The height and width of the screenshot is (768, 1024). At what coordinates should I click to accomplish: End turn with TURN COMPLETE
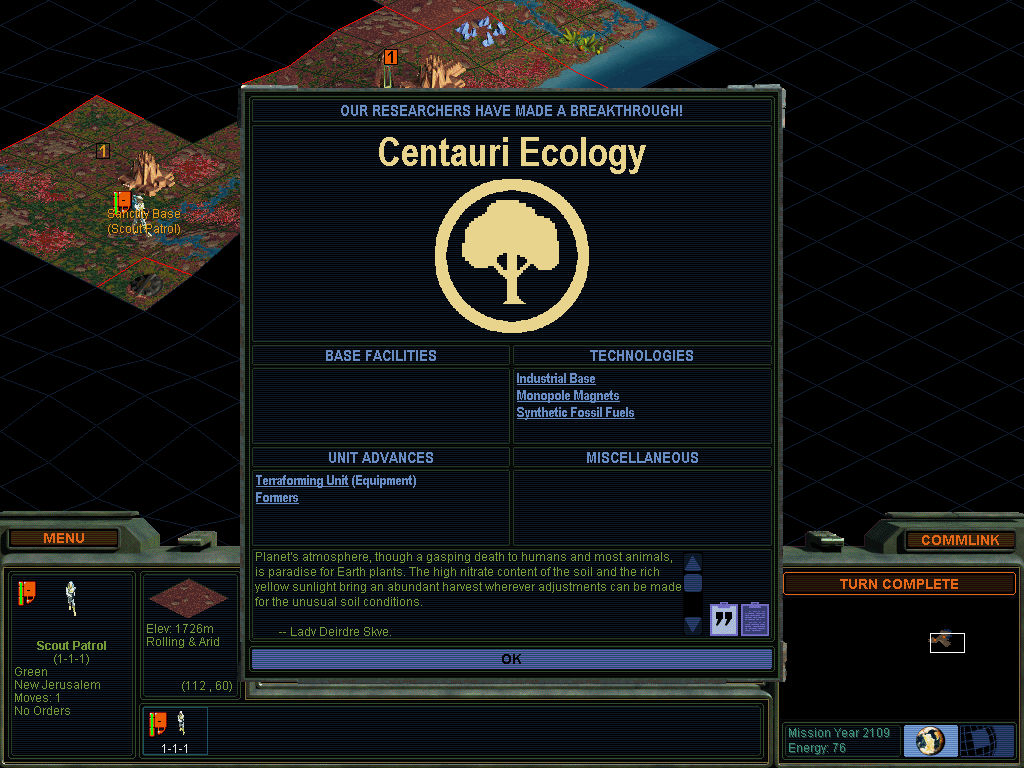[x=898, y=584]
